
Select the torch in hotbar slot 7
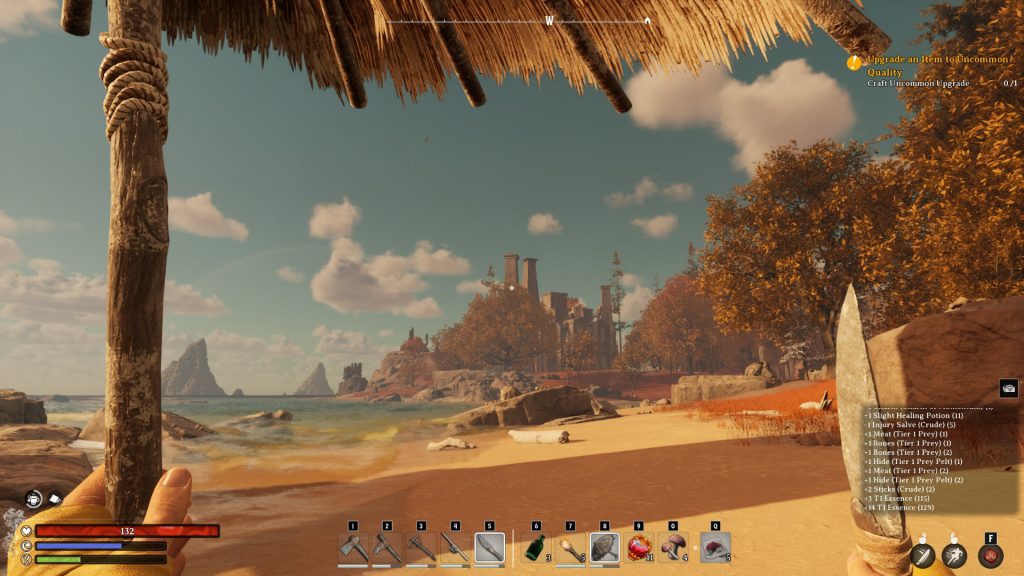[570, 548]
